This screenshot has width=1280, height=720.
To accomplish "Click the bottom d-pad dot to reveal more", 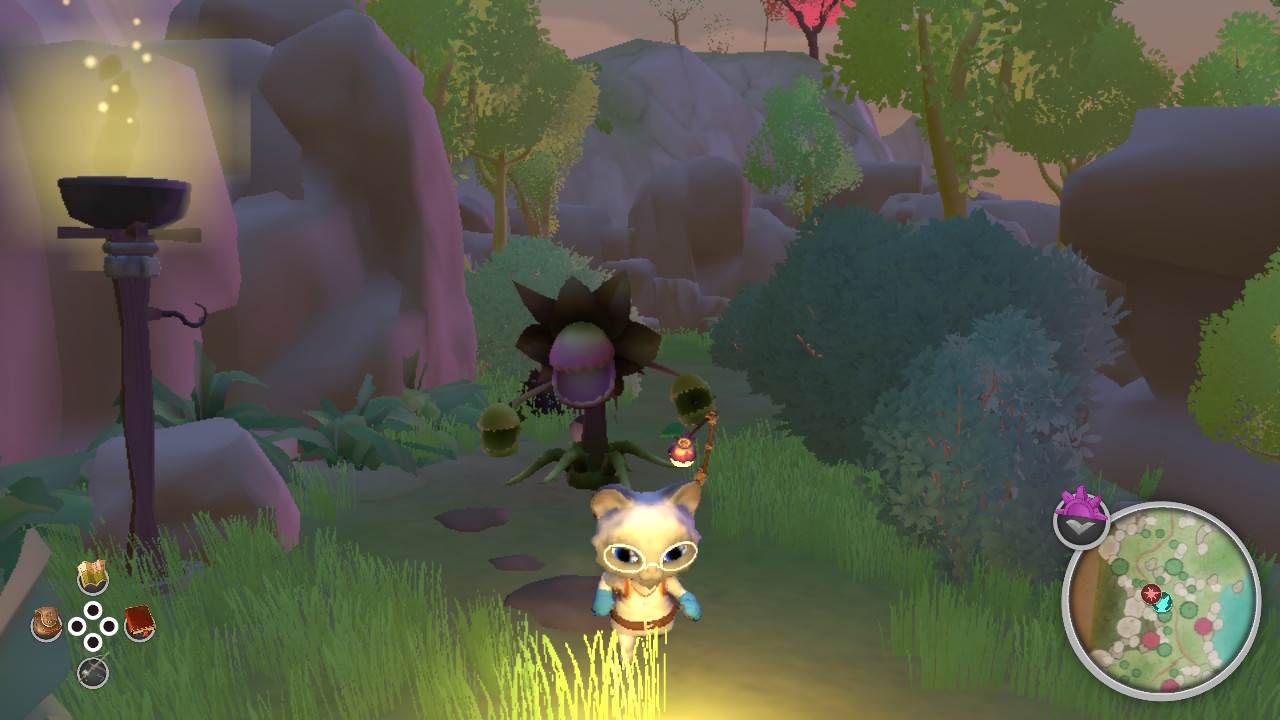I will tap(94, 641).
